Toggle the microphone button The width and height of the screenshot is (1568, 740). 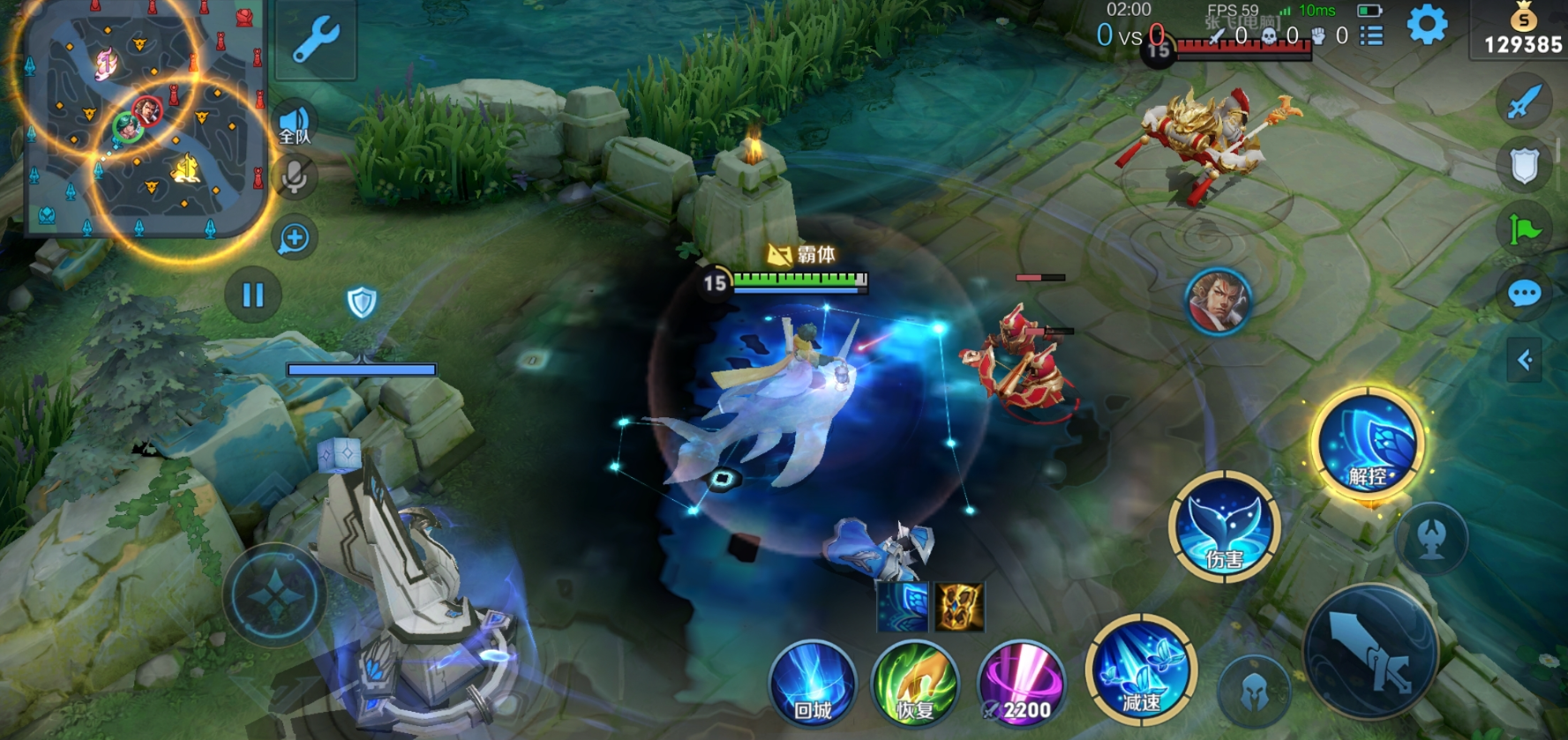pyautogui.click(x=295, y=176)
